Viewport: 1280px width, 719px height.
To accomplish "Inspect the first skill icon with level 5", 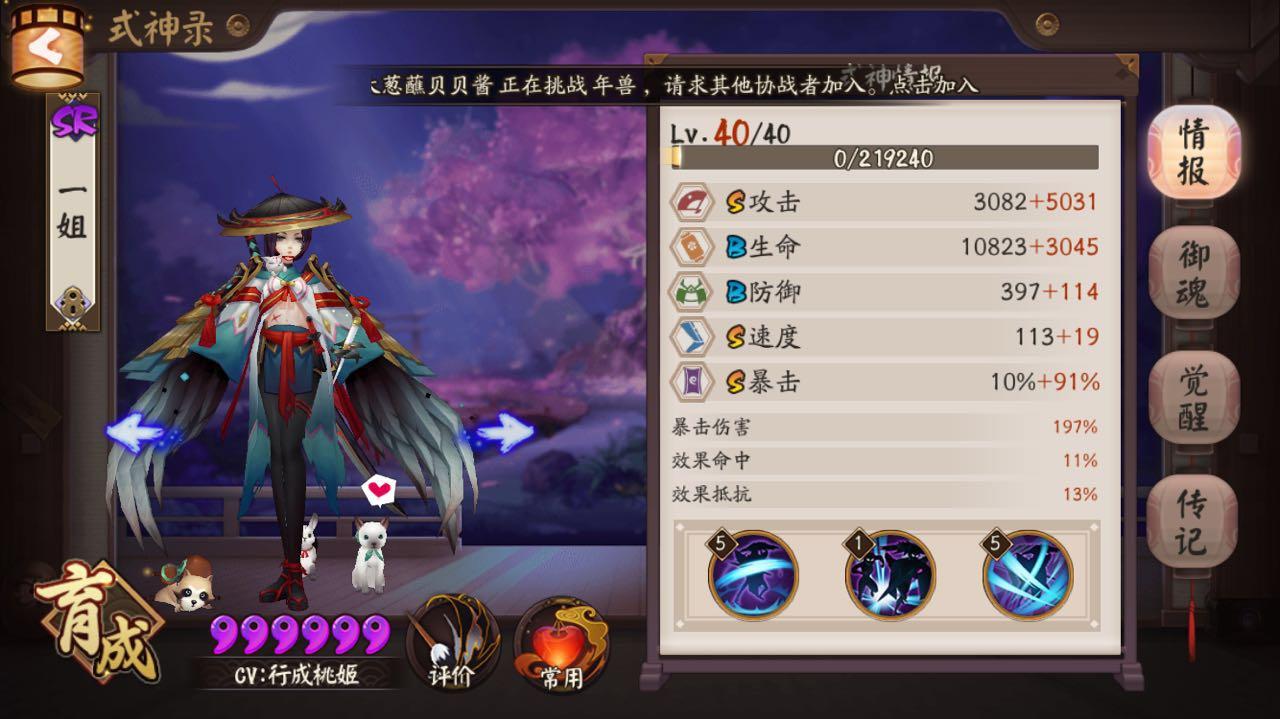I will [753, 575].
